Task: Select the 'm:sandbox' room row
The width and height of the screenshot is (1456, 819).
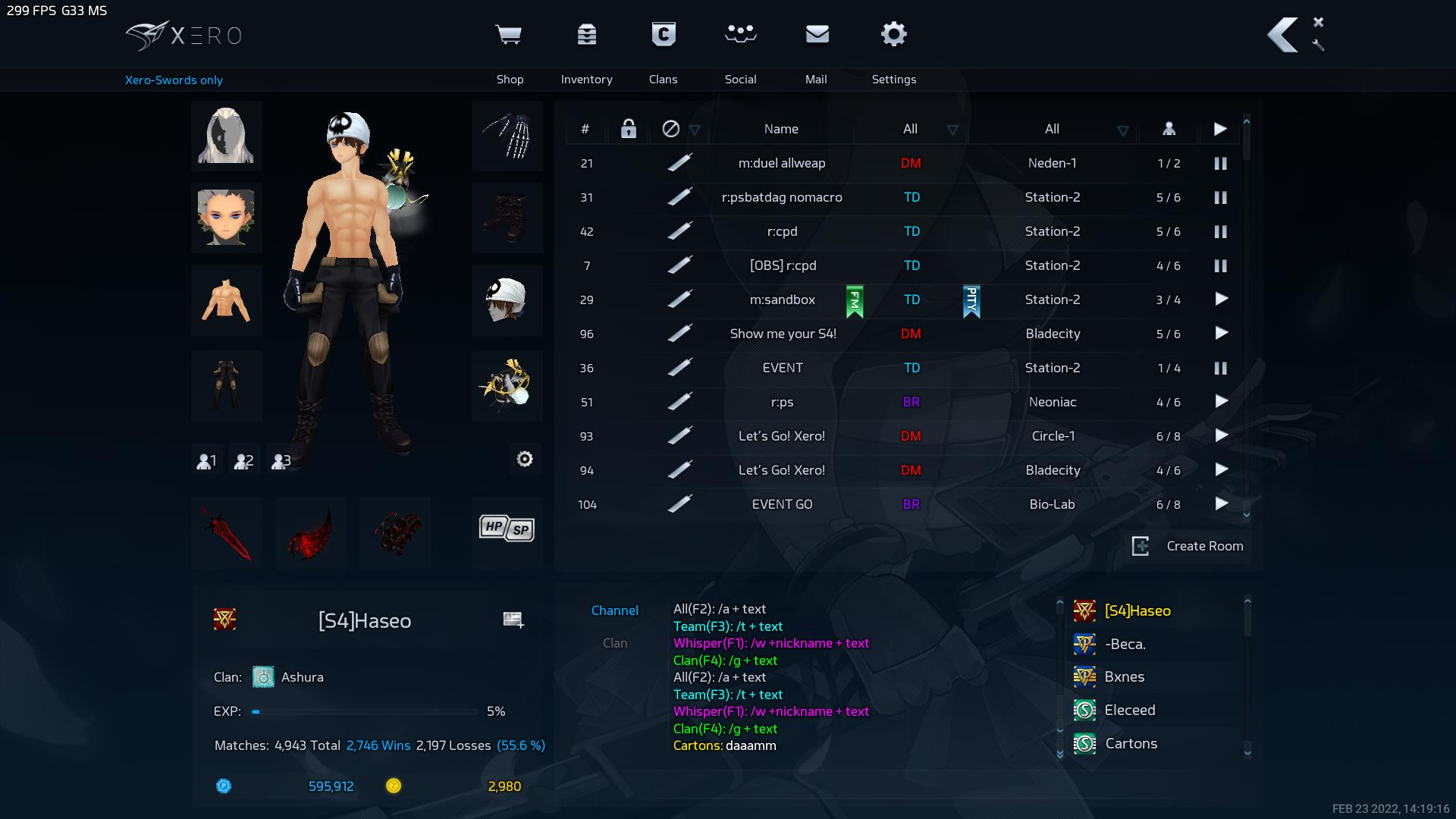Action: [782, 300]
